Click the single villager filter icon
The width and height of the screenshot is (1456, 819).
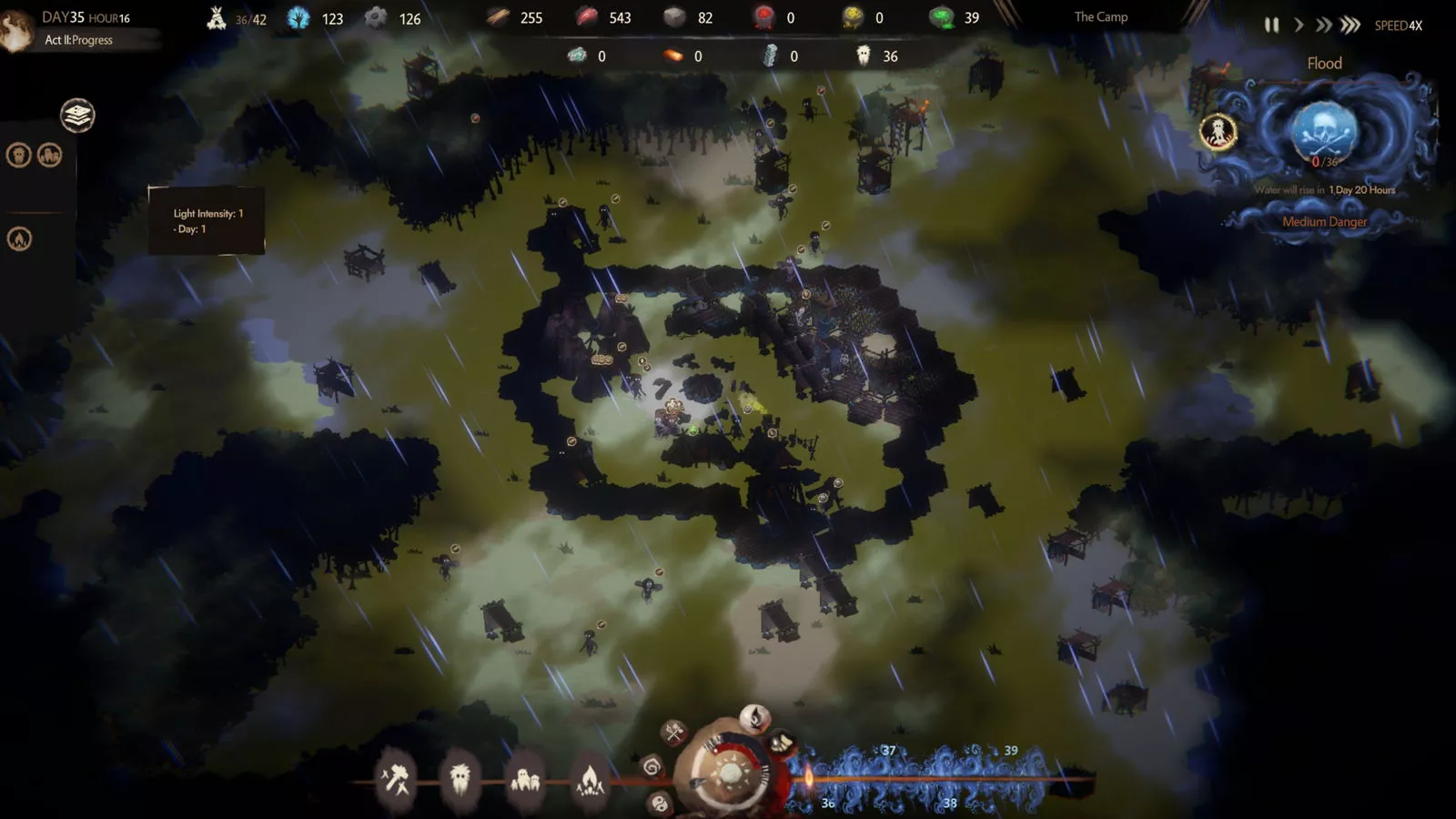(x=18, y=155)
